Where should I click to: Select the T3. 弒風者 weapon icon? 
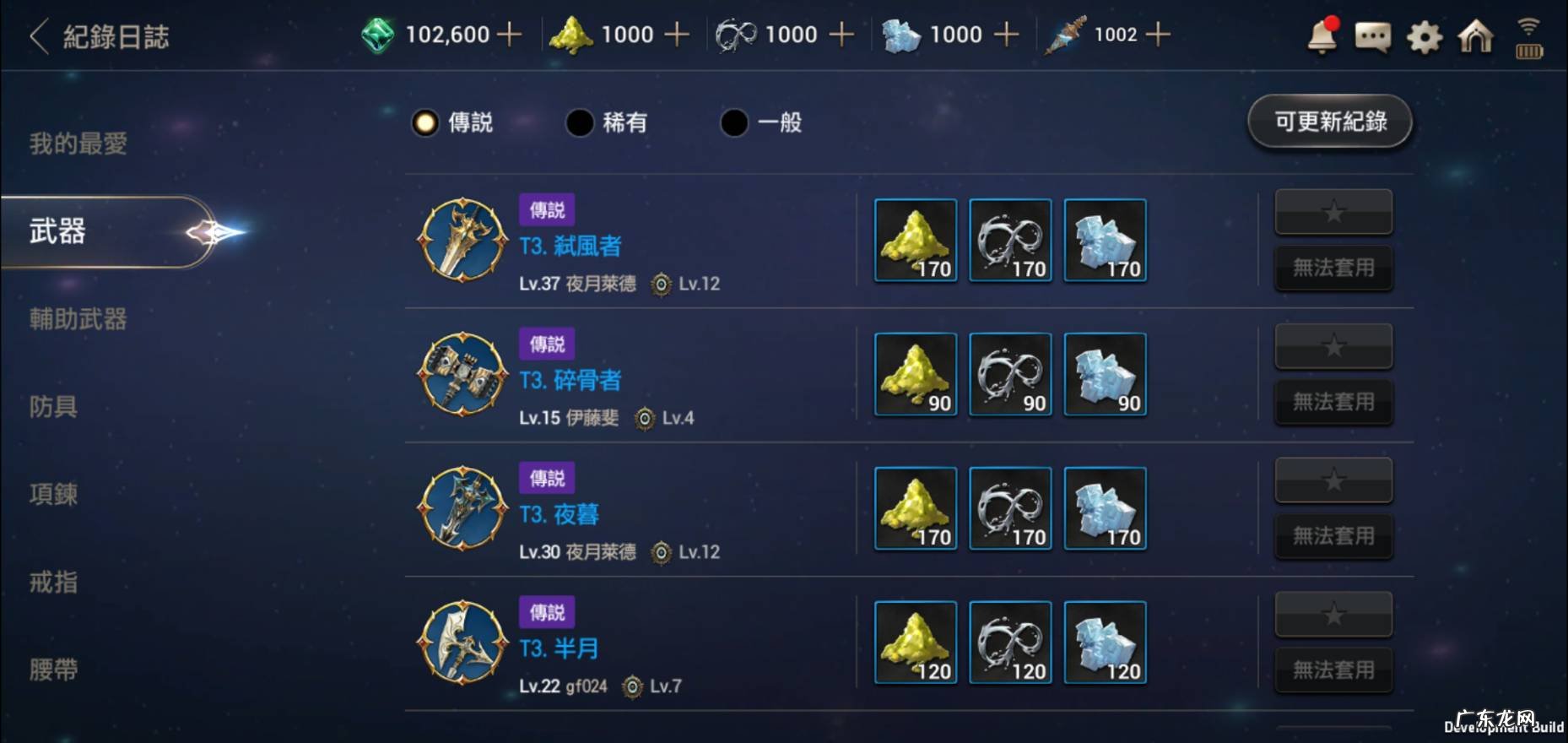(461, 241)
